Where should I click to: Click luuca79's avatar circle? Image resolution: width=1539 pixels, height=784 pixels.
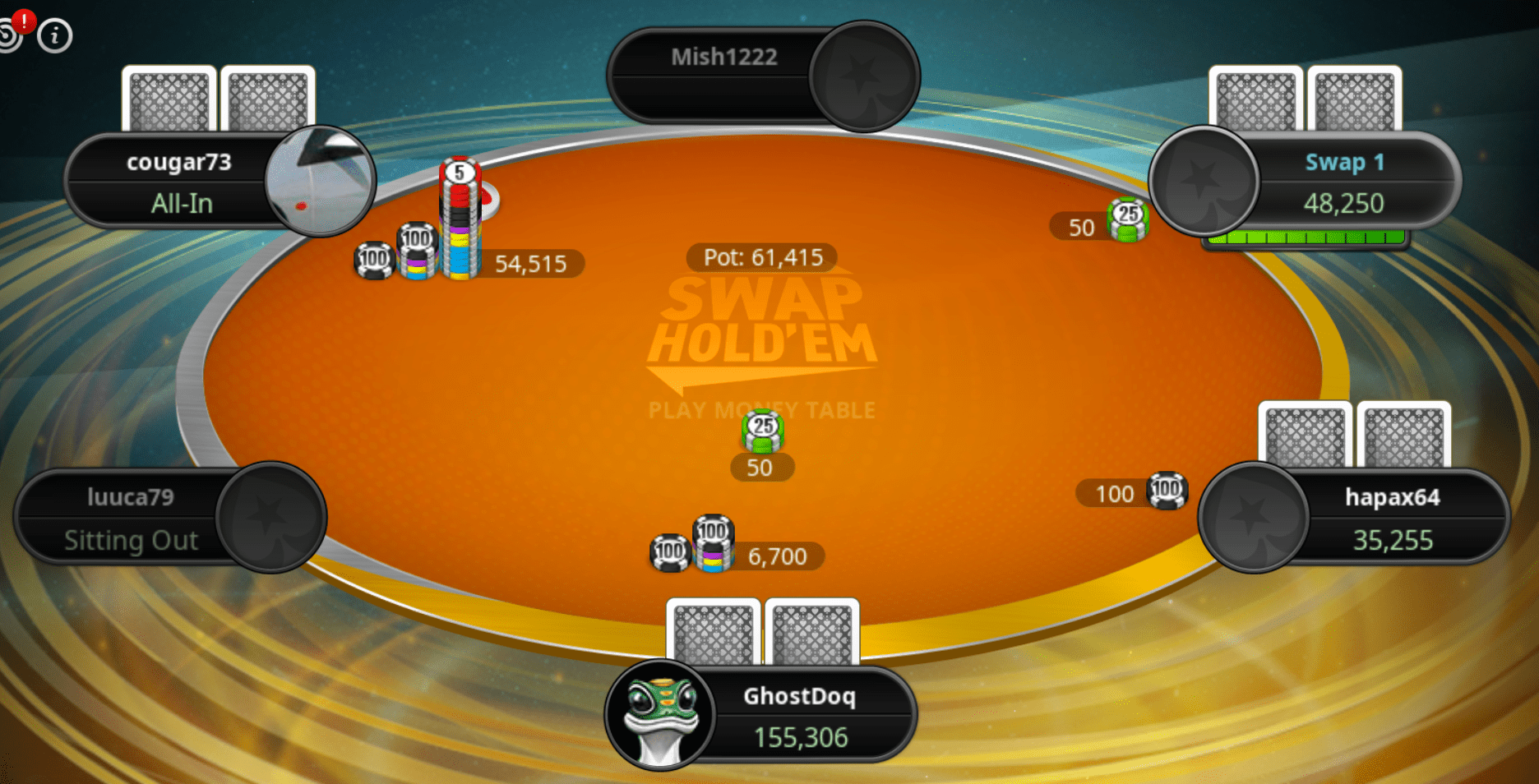(x=271, y=518)
